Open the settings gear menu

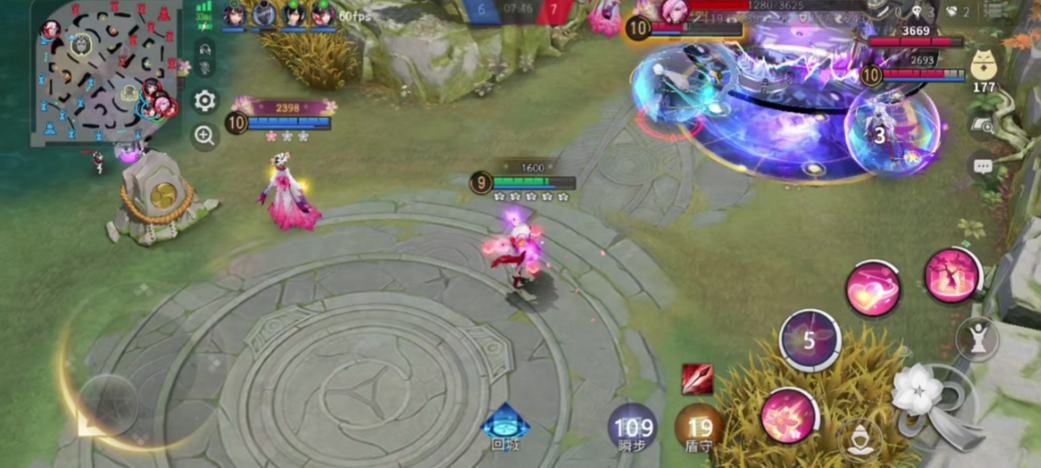pyautogui.click(x=205, y=100)
